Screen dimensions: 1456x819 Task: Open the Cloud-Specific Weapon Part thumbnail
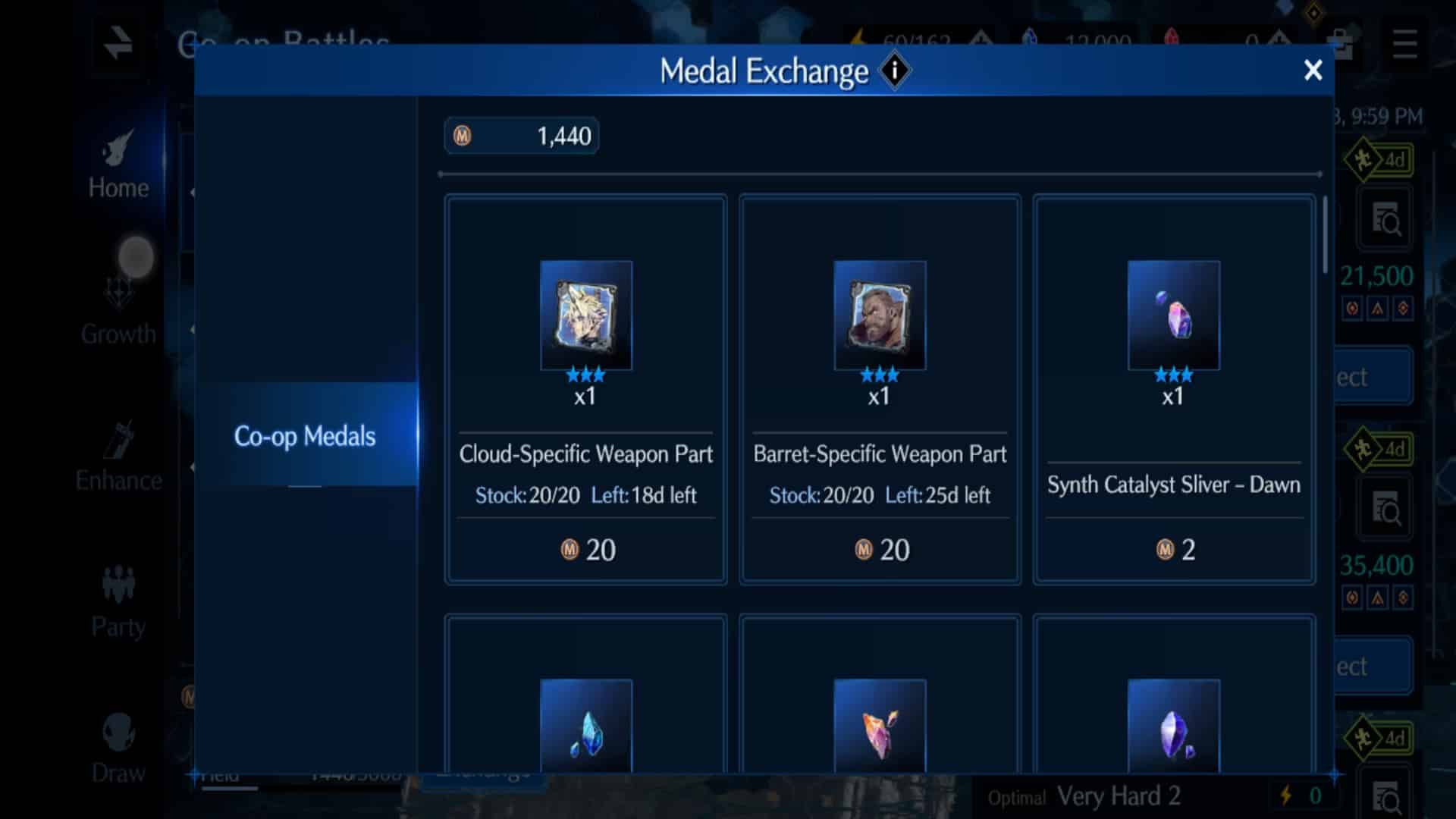[x=585, y=316]
